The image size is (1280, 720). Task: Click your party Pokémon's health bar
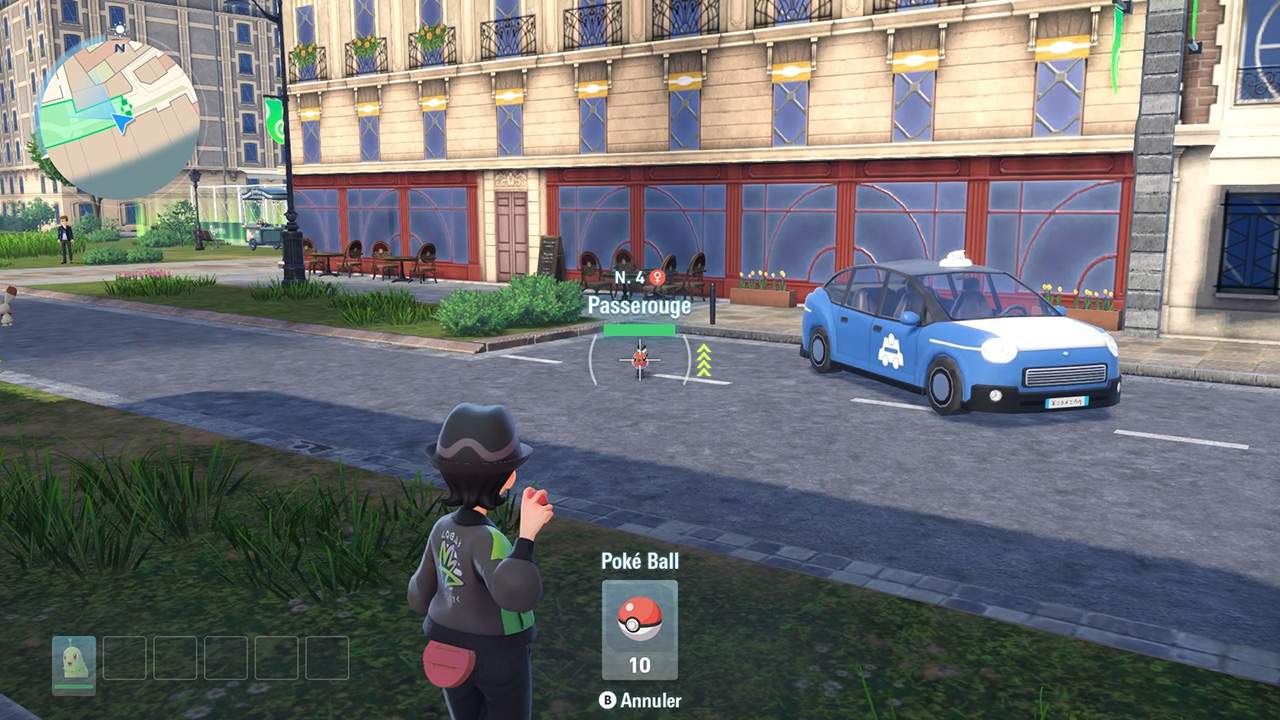(75, 684)
